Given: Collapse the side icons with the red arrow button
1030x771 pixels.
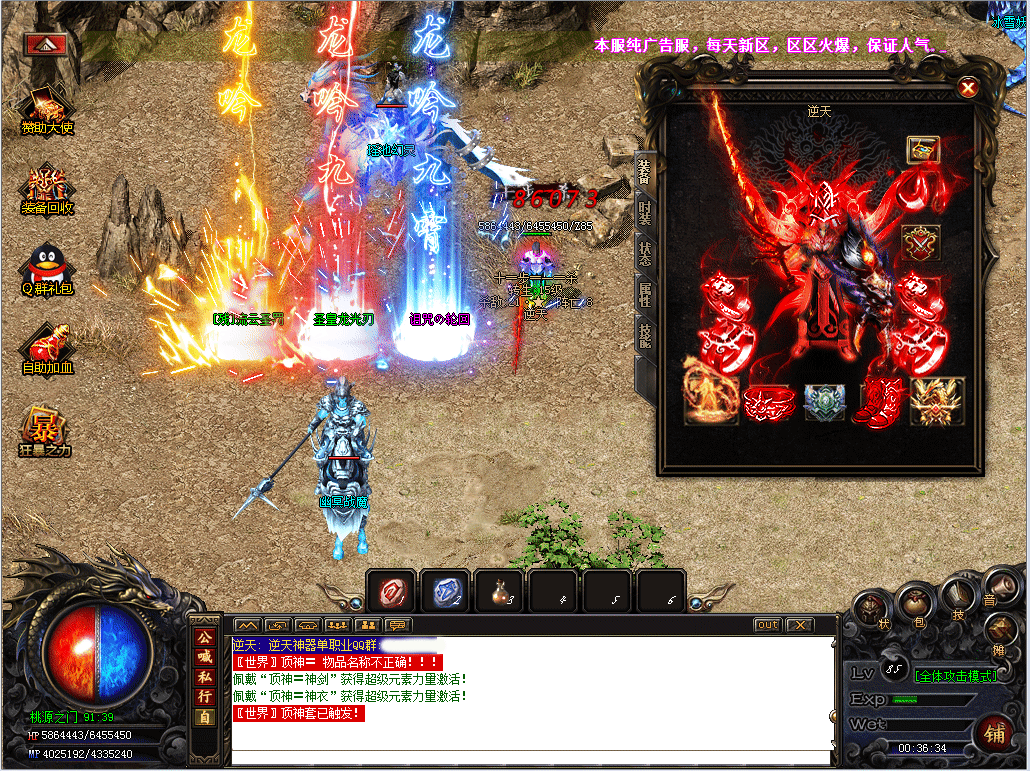Looking at the screenshot, I should tap(46, 44).
